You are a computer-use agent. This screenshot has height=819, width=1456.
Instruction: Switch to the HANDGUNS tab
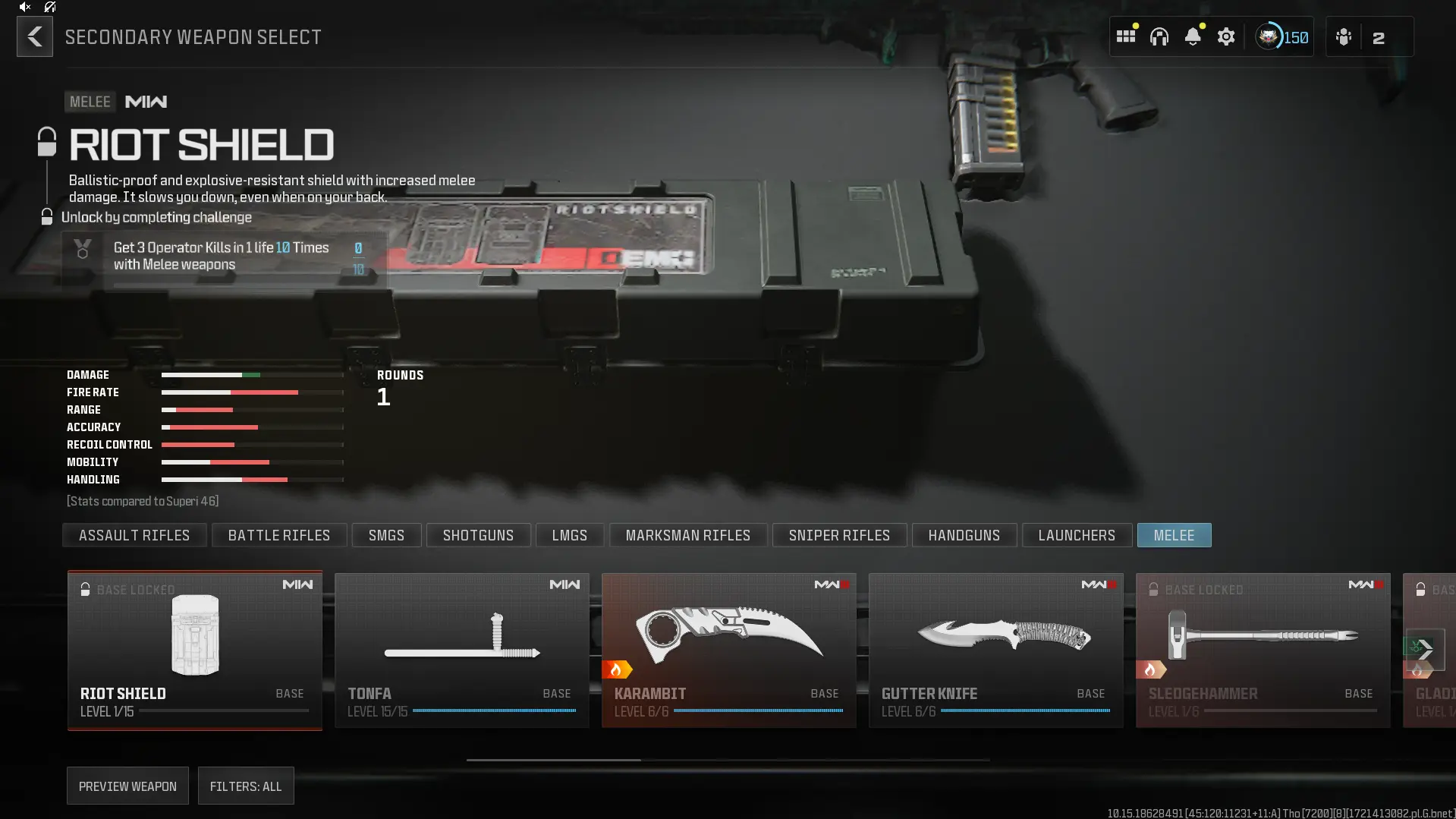pos(964,535)
